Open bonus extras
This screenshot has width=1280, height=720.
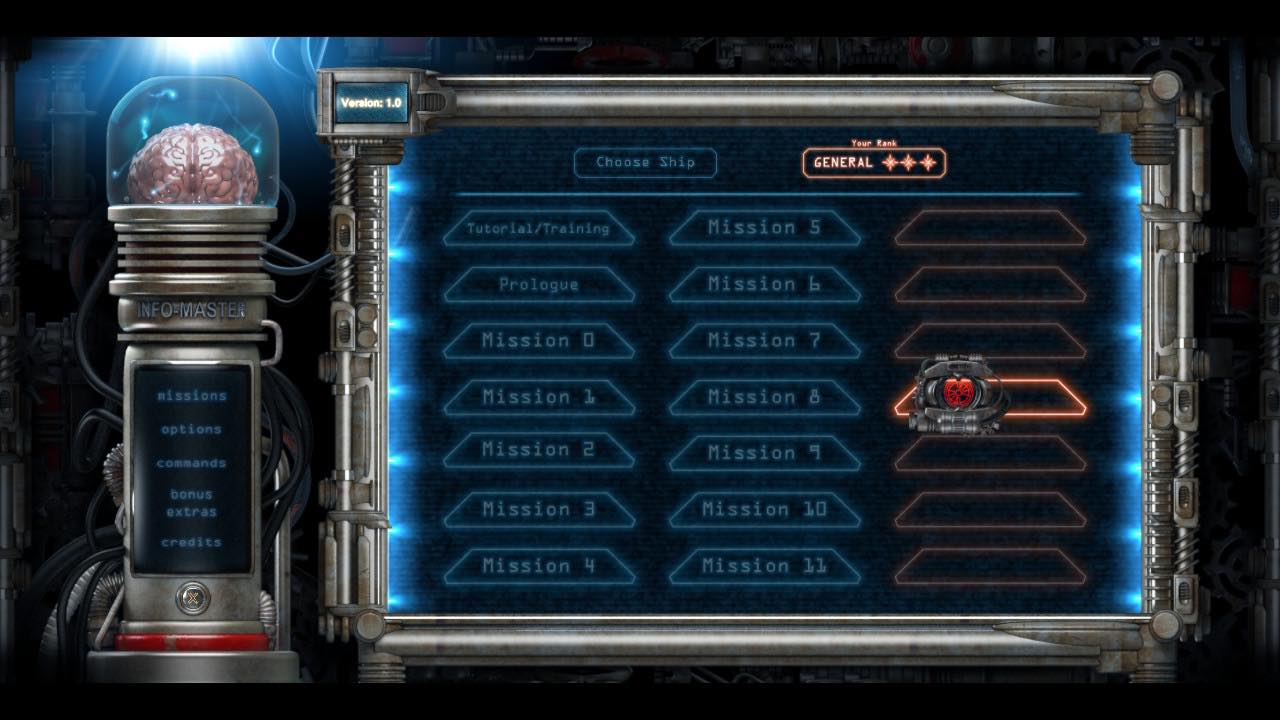(191, 503)
